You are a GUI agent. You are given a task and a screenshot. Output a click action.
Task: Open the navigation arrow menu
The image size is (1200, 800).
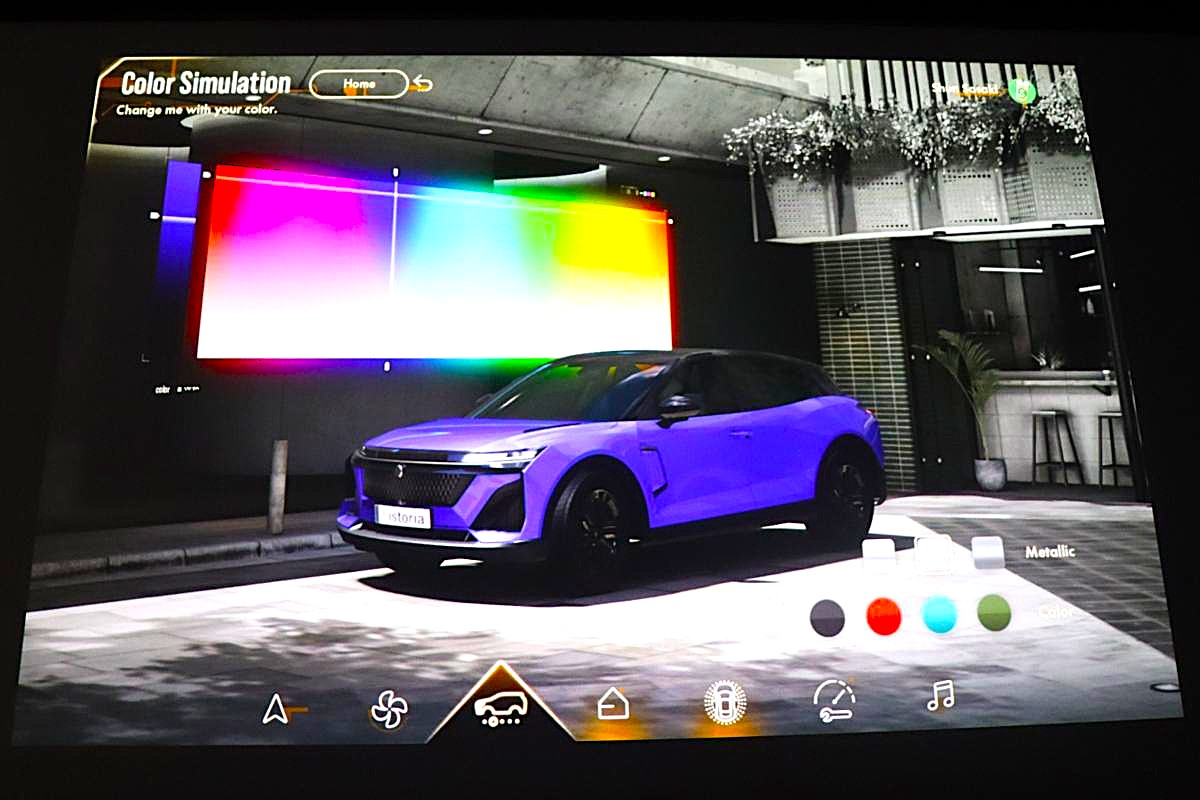(x=275, y=709)
